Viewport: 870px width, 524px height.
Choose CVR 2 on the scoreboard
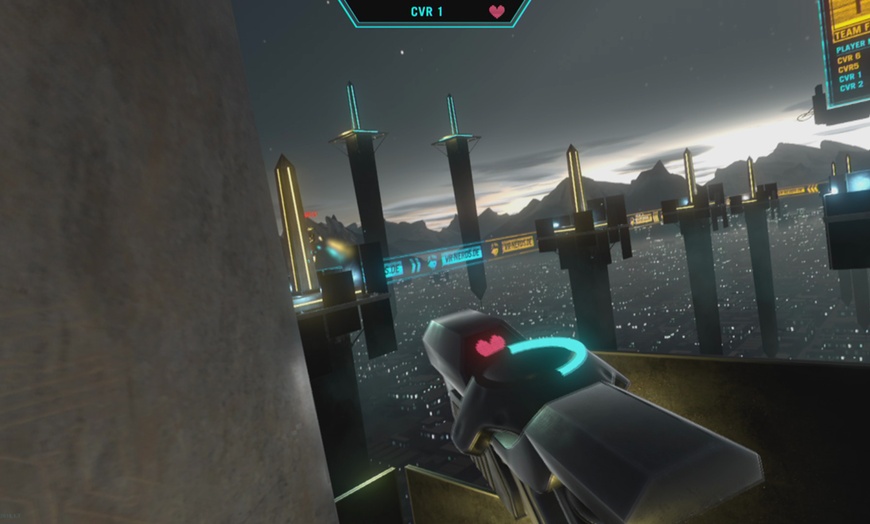point(851,87)
